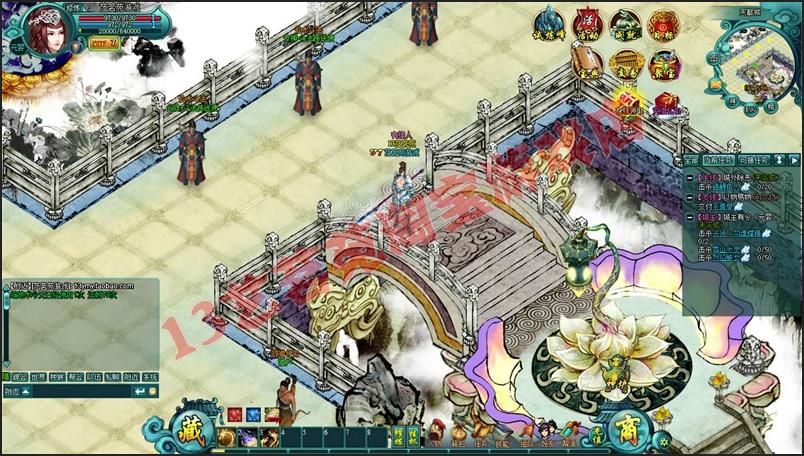Open the 试炼峰 mountain trial icon
Screen dimensions: 804x456
click(x=548, y=22)
